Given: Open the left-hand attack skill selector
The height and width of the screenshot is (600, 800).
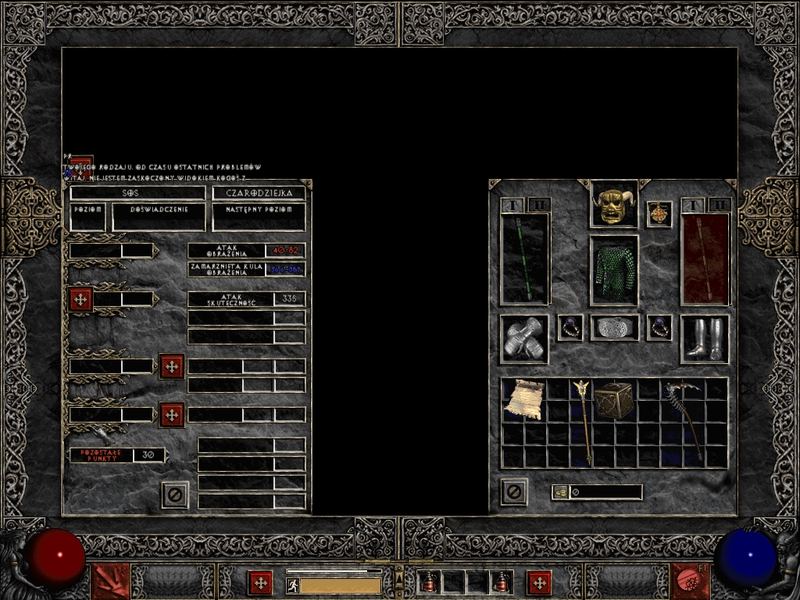Looking at the screenshot, I should coord(110,581).
